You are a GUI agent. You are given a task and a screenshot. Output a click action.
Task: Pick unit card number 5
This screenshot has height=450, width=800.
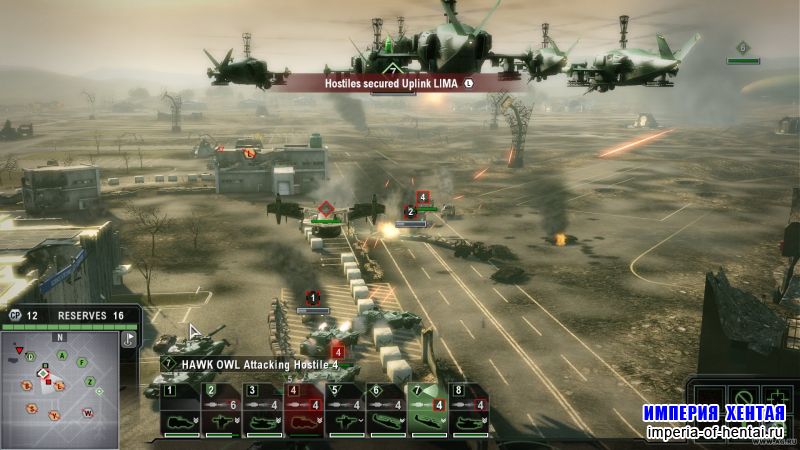click(x=345, y=410)
